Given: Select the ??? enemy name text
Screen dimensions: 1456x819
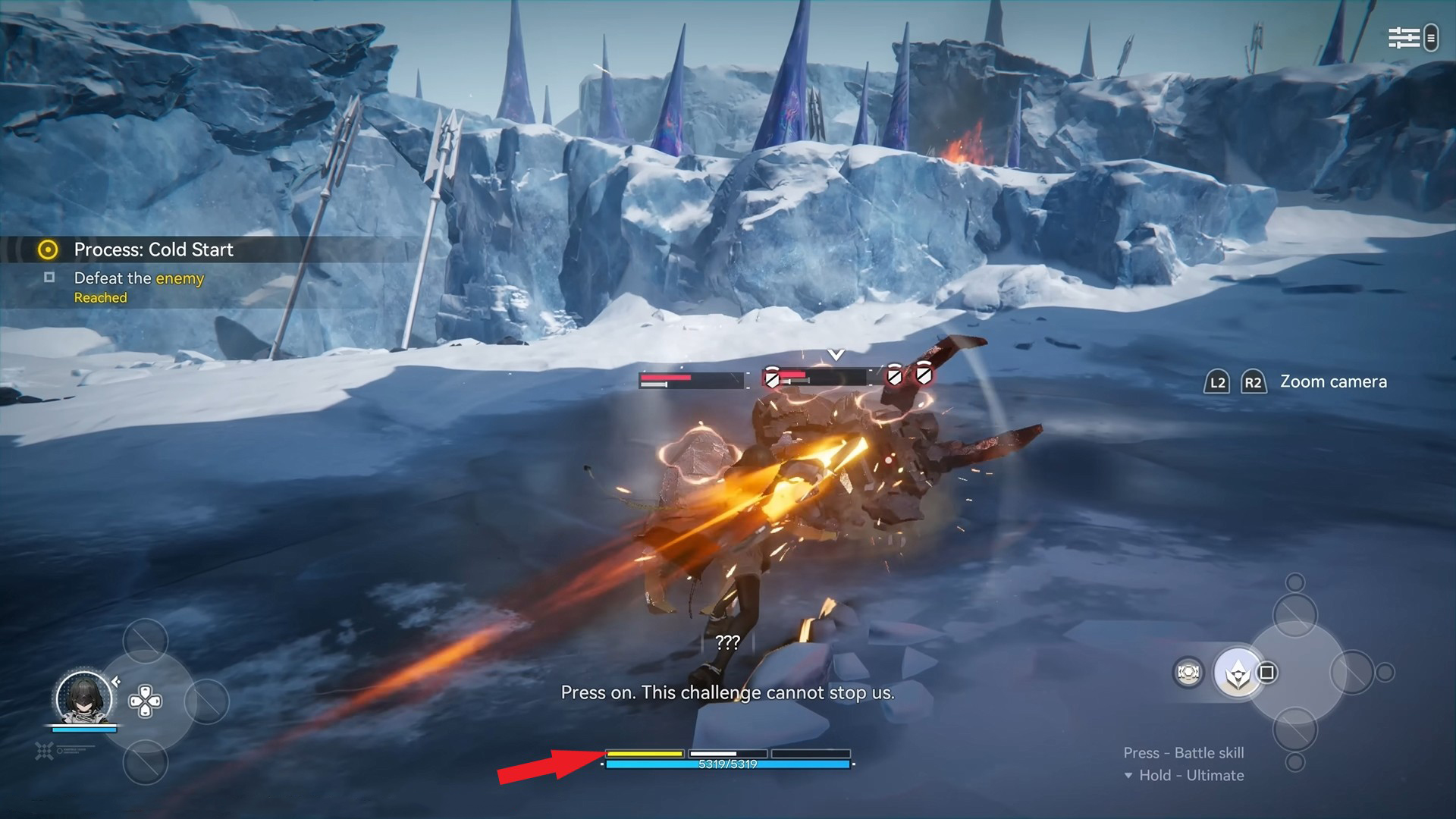Looking at the screenshot, I should 727,644.
